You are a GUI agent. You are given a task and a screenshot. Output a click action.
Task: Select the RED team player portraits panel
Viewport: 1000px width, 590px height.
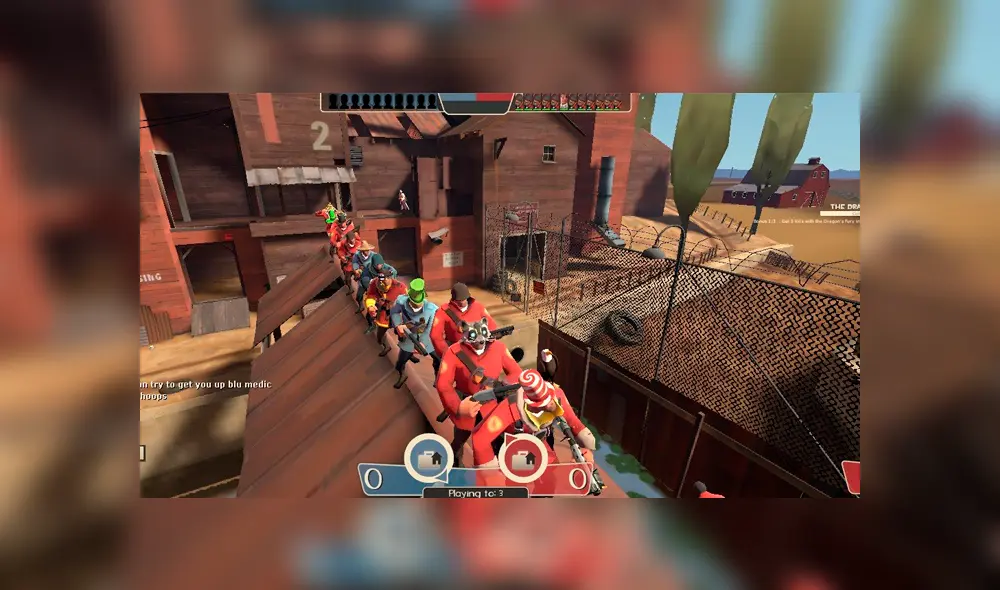tap(571, 102)
